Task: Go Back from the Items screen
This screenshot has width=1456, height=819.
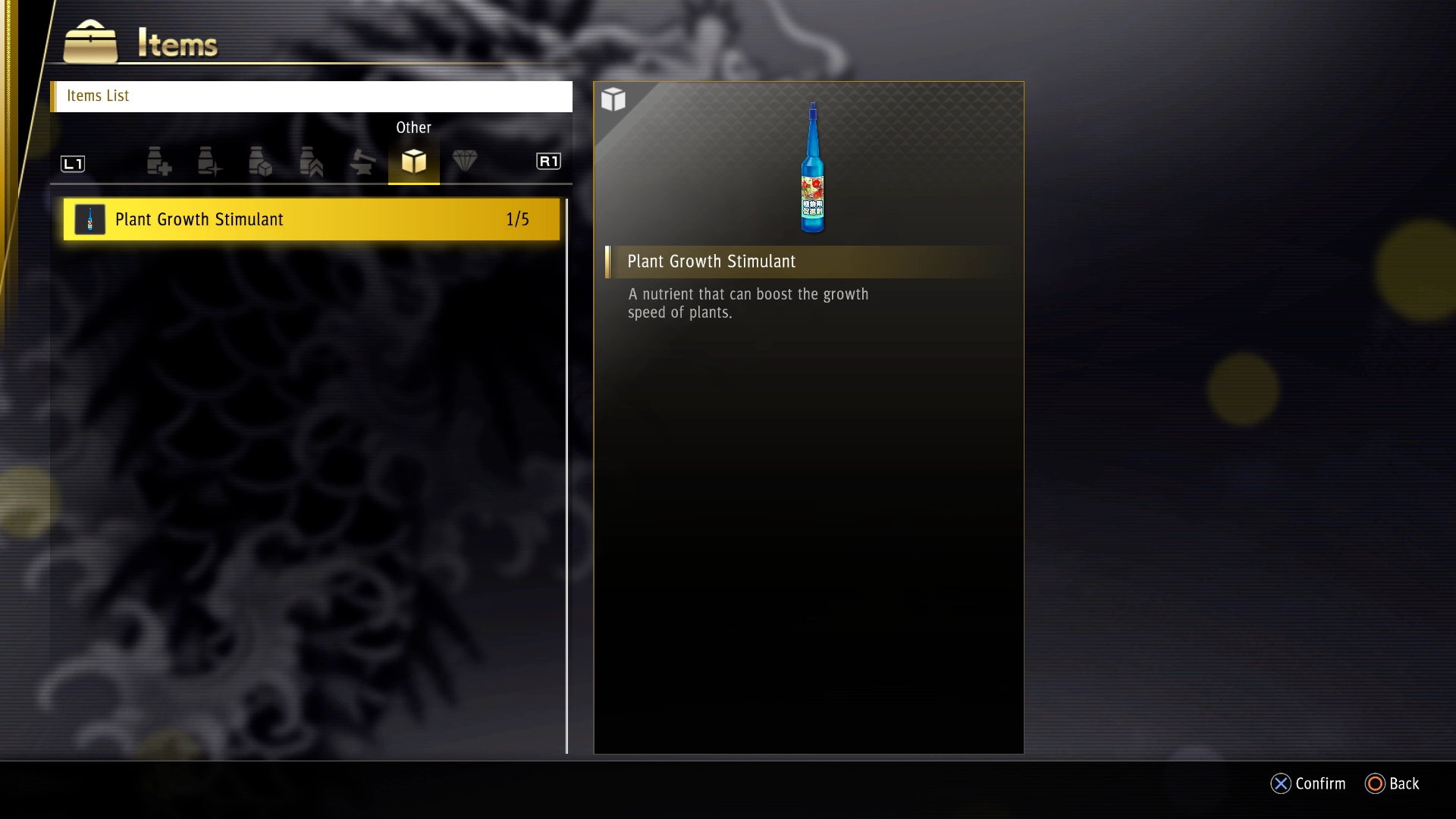Action: pos(1392,783)
